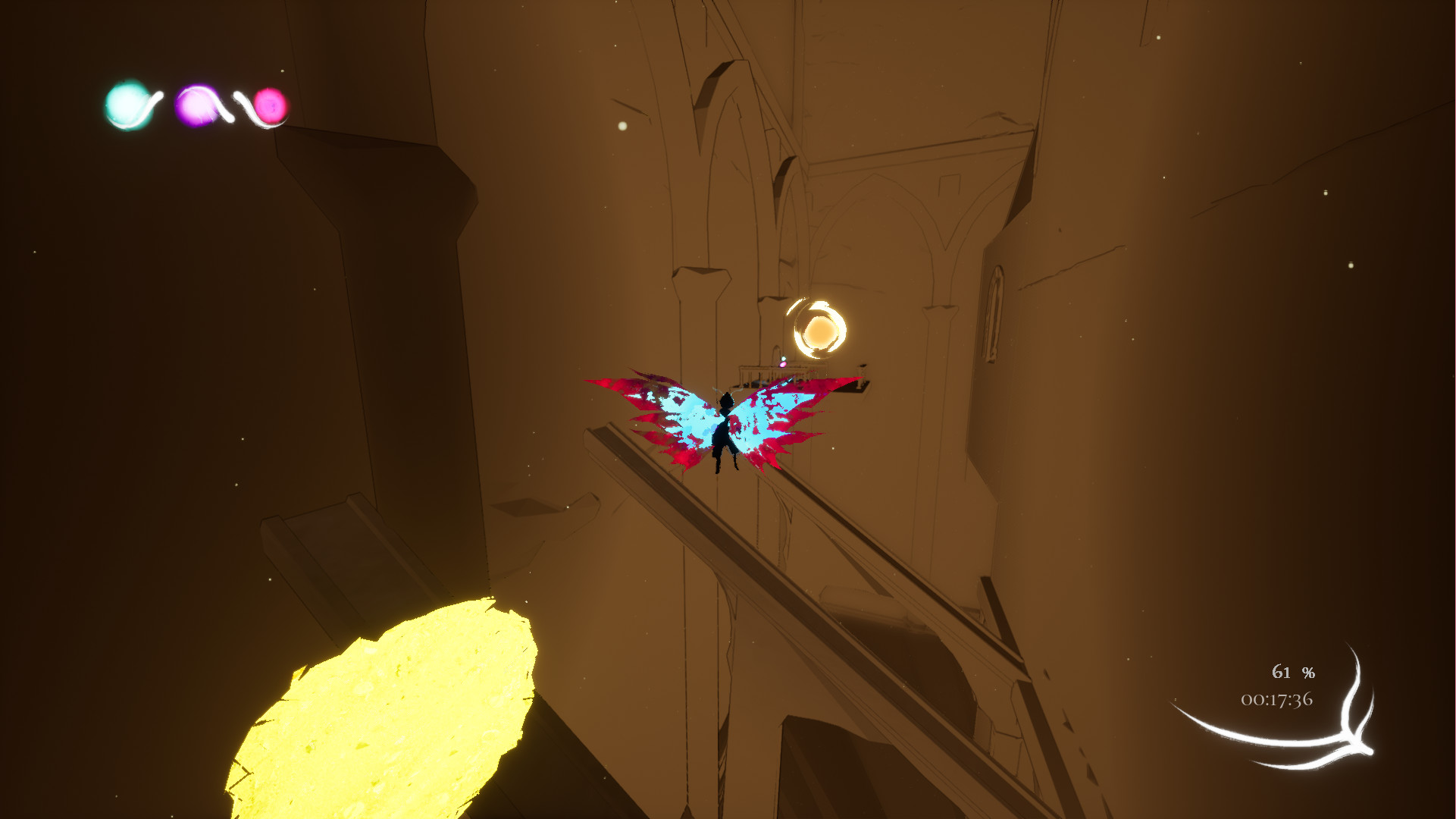Select the pink orb in the HUD
The image size is (1456, 819).
[x=271, y=107]
